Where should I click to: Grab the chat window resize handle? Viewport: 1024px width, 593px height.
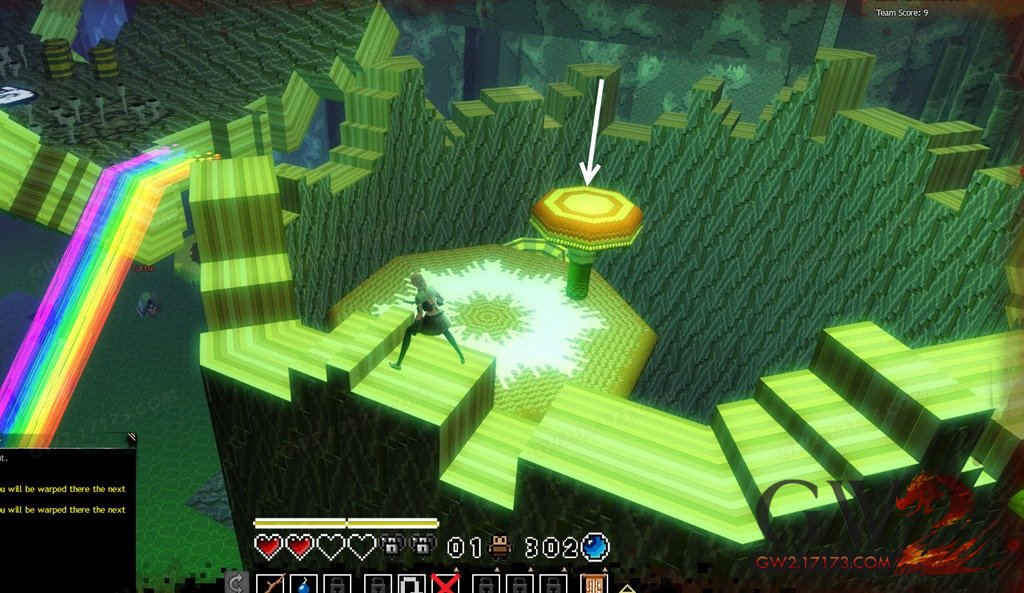(131, 437)
